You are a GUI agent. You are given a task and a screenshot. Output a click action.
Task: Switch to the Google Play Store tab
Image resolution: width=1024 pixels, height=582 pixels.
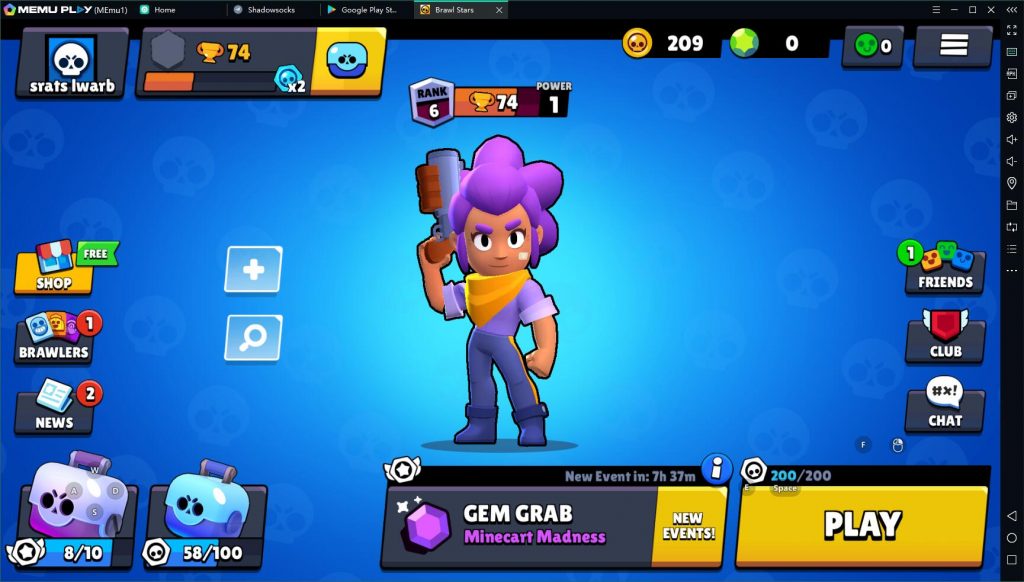coord(368,9)
